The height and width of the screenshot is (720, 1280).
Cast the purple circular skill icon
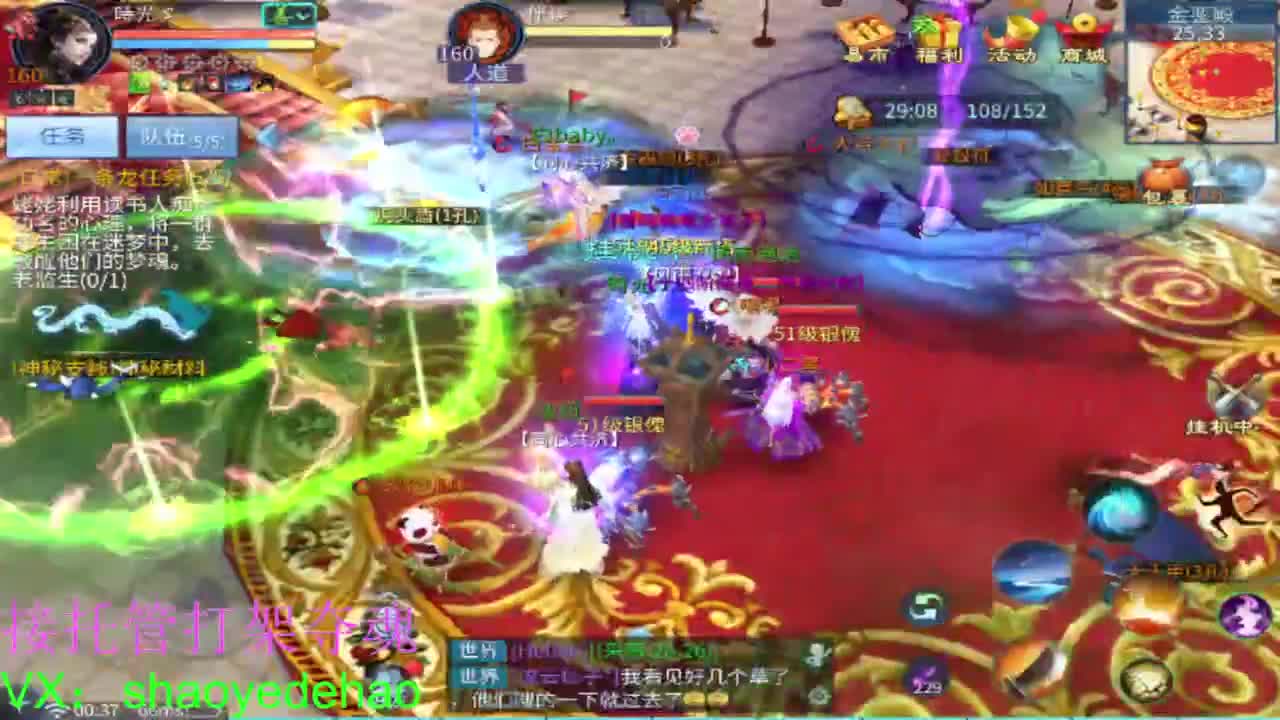[1243, 616]
